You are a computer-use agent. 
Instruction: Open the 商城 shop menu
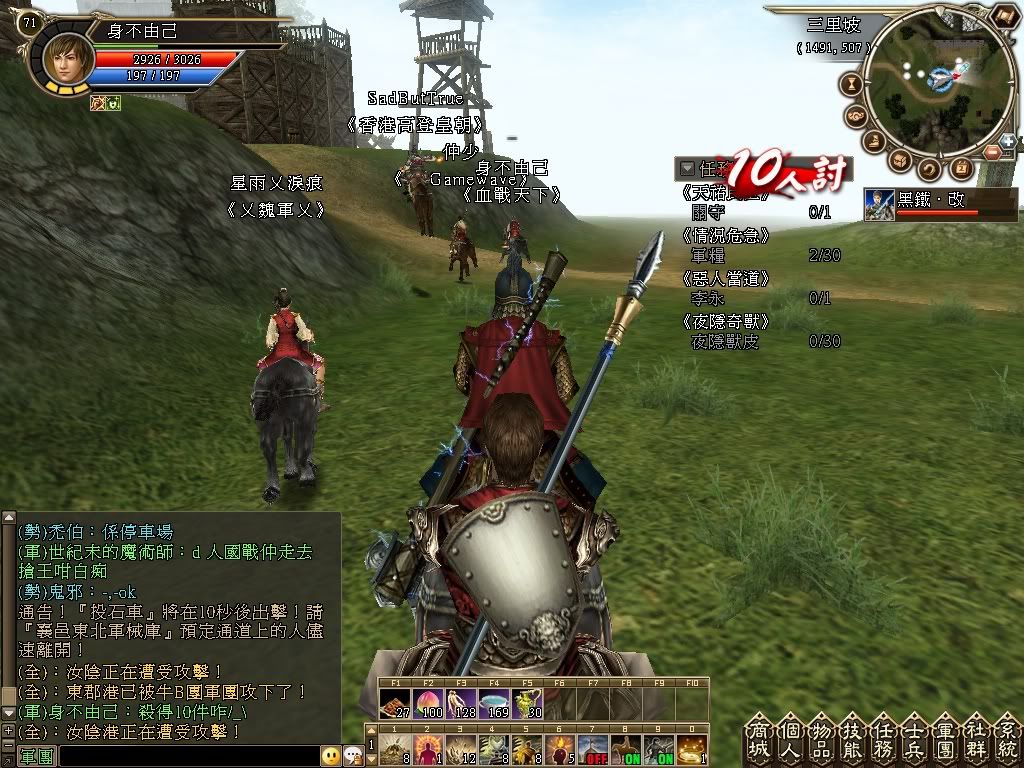point(759,740)
